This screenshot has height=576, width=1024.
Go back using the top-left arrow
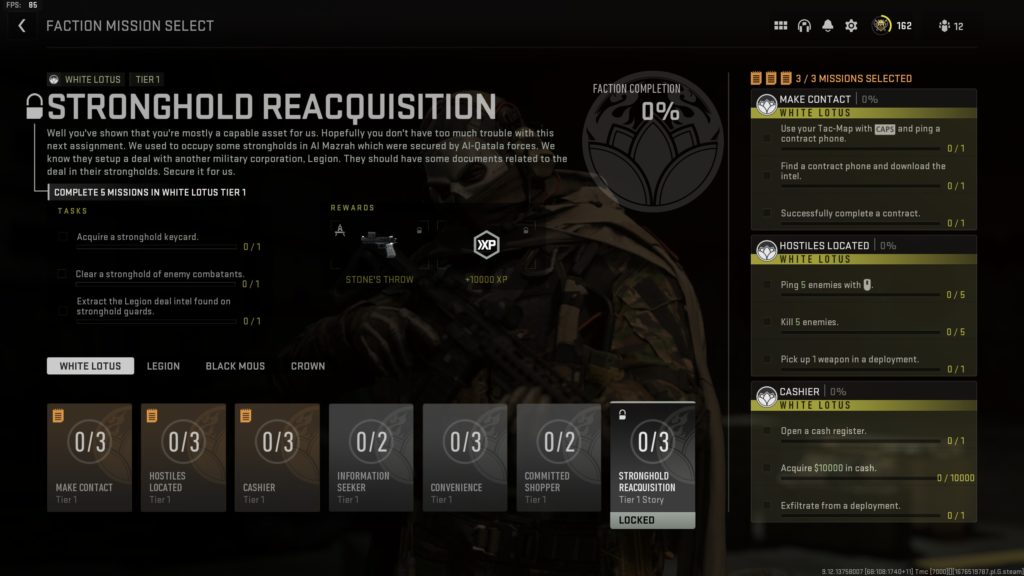[x=22, y=26]
